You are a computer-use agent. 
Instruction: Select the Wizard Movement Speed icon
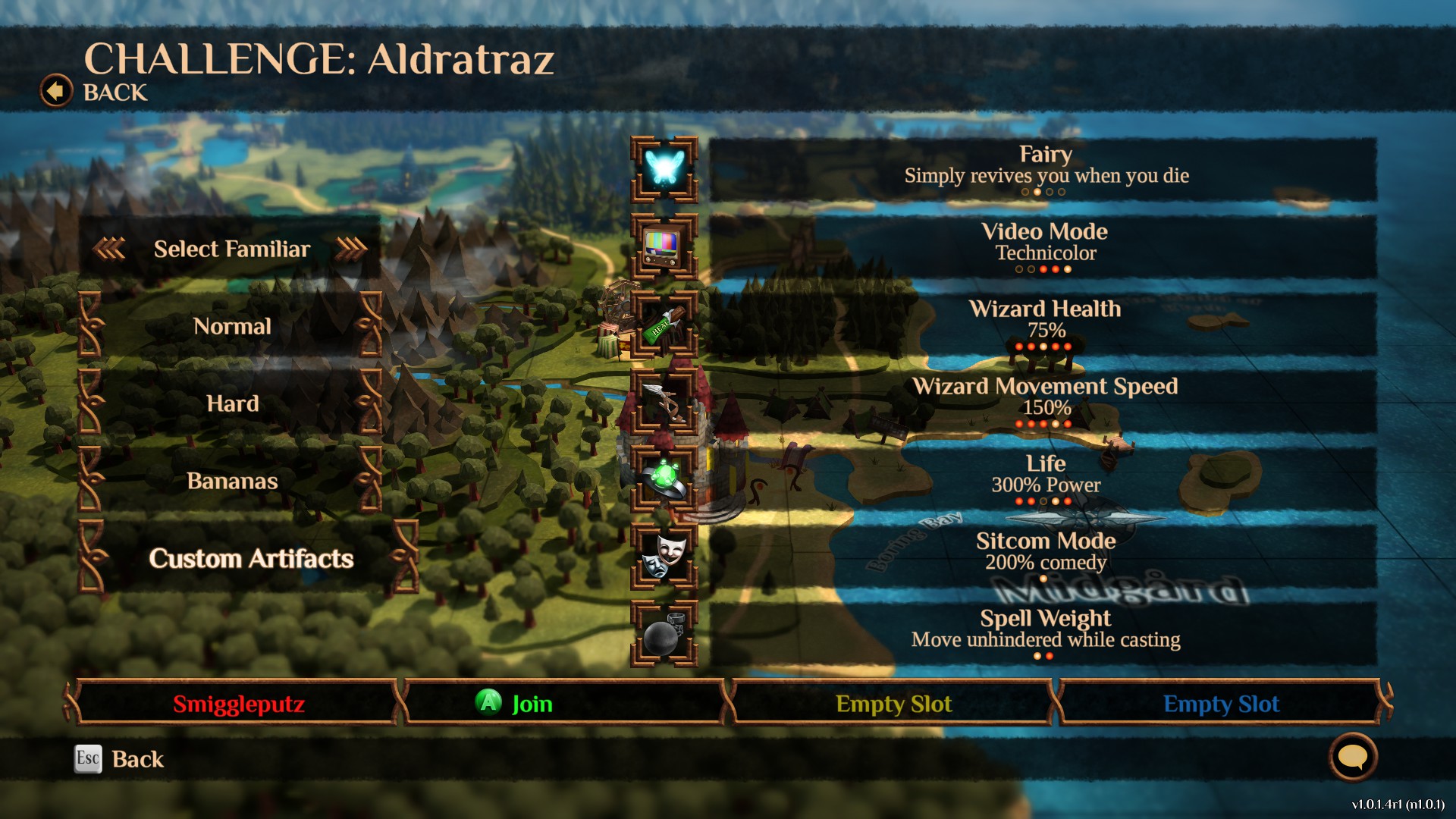664,402
